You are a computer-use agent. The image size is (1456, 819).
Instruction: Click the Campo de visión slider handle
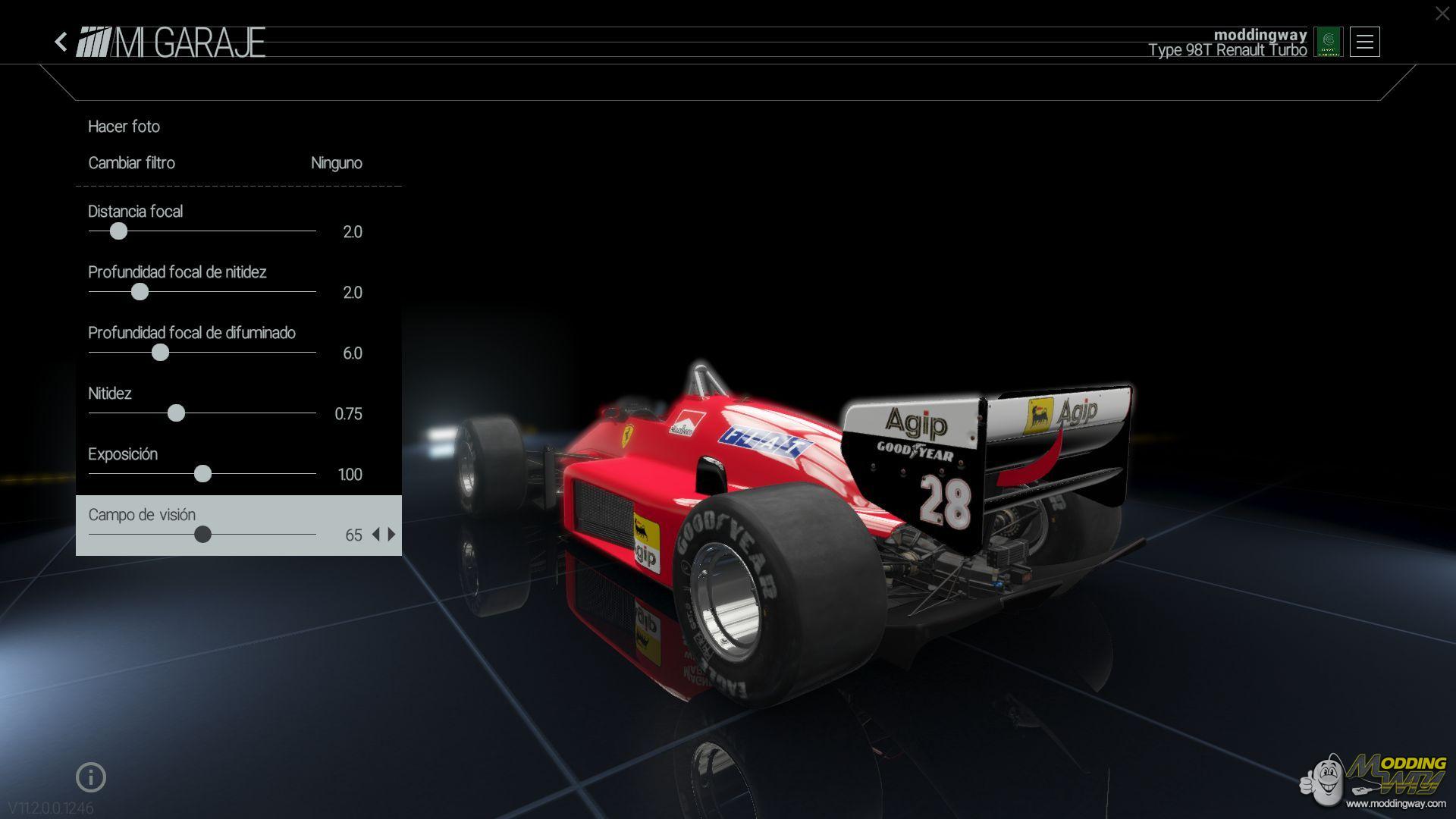[x=202, y=535]
